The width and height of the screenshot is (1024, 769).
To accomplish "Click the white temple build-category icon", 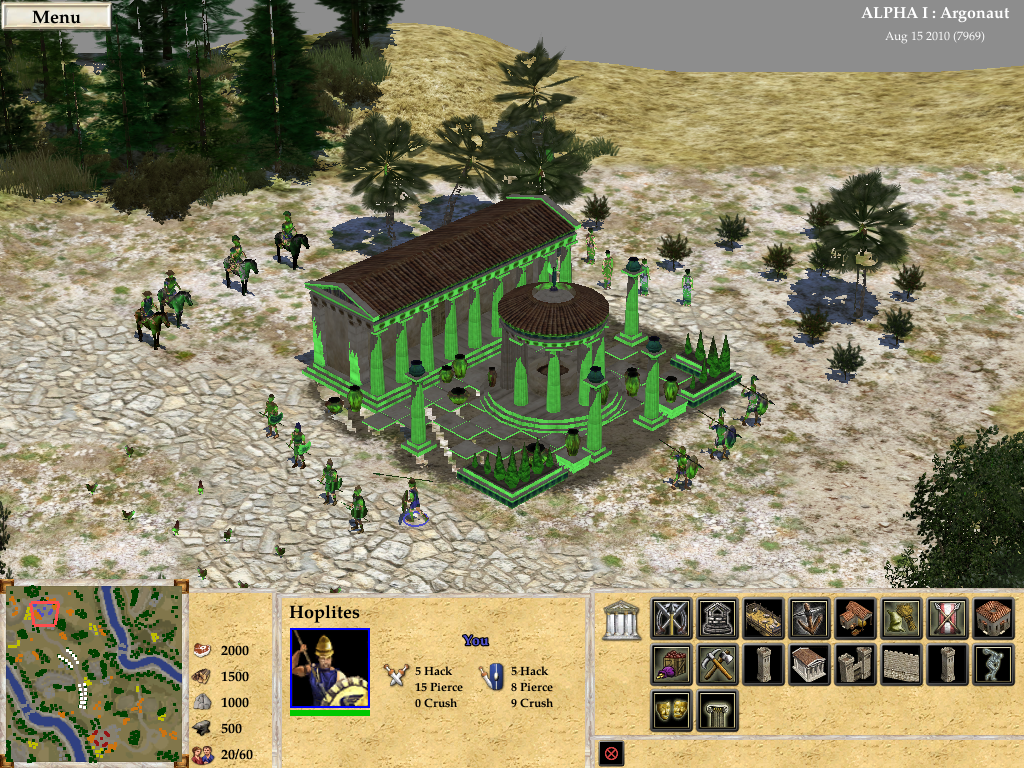I will pos(621,620).
